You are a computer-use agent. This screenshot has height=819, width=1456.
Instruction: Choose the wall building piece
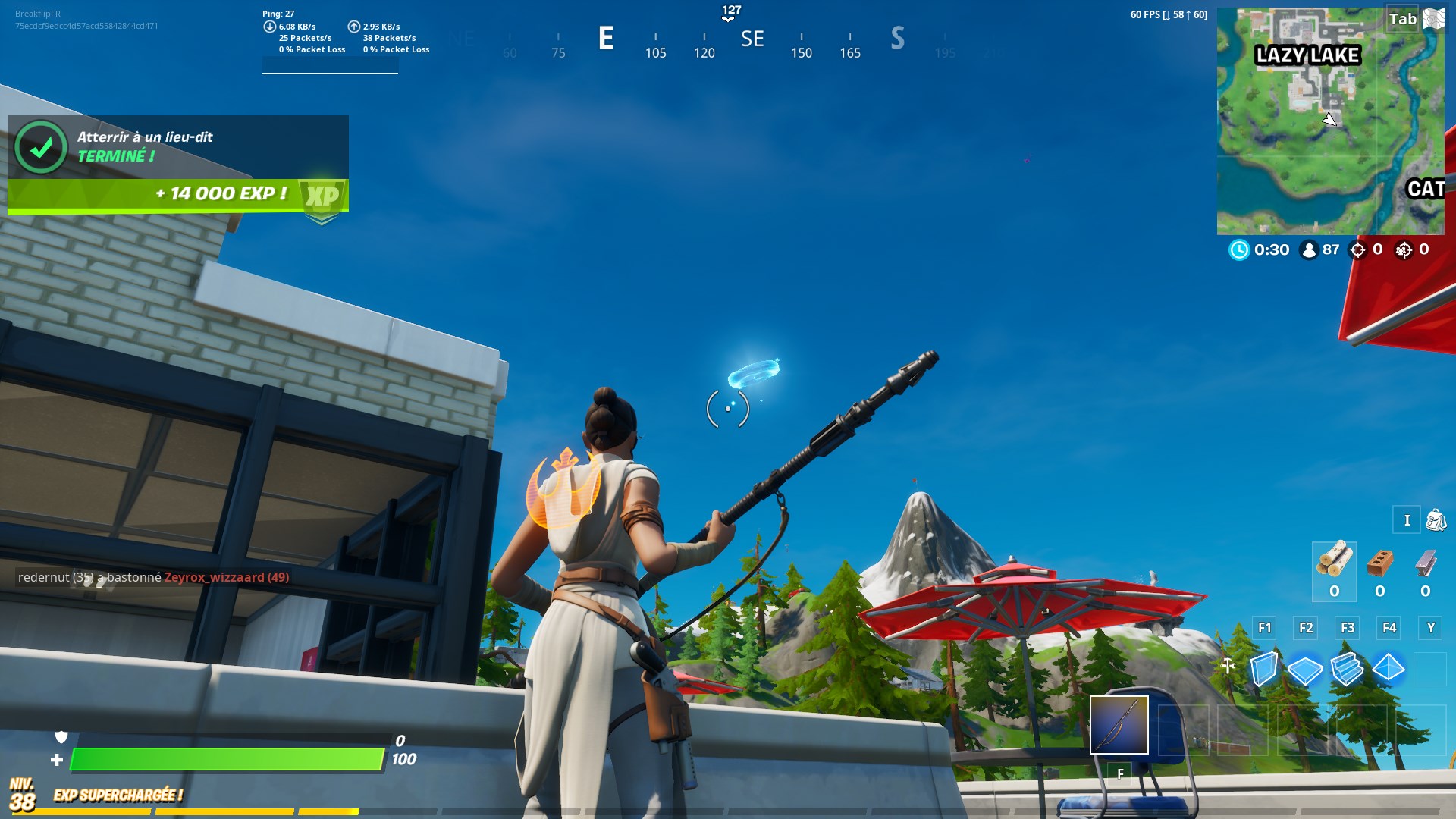pos(1263,669)
